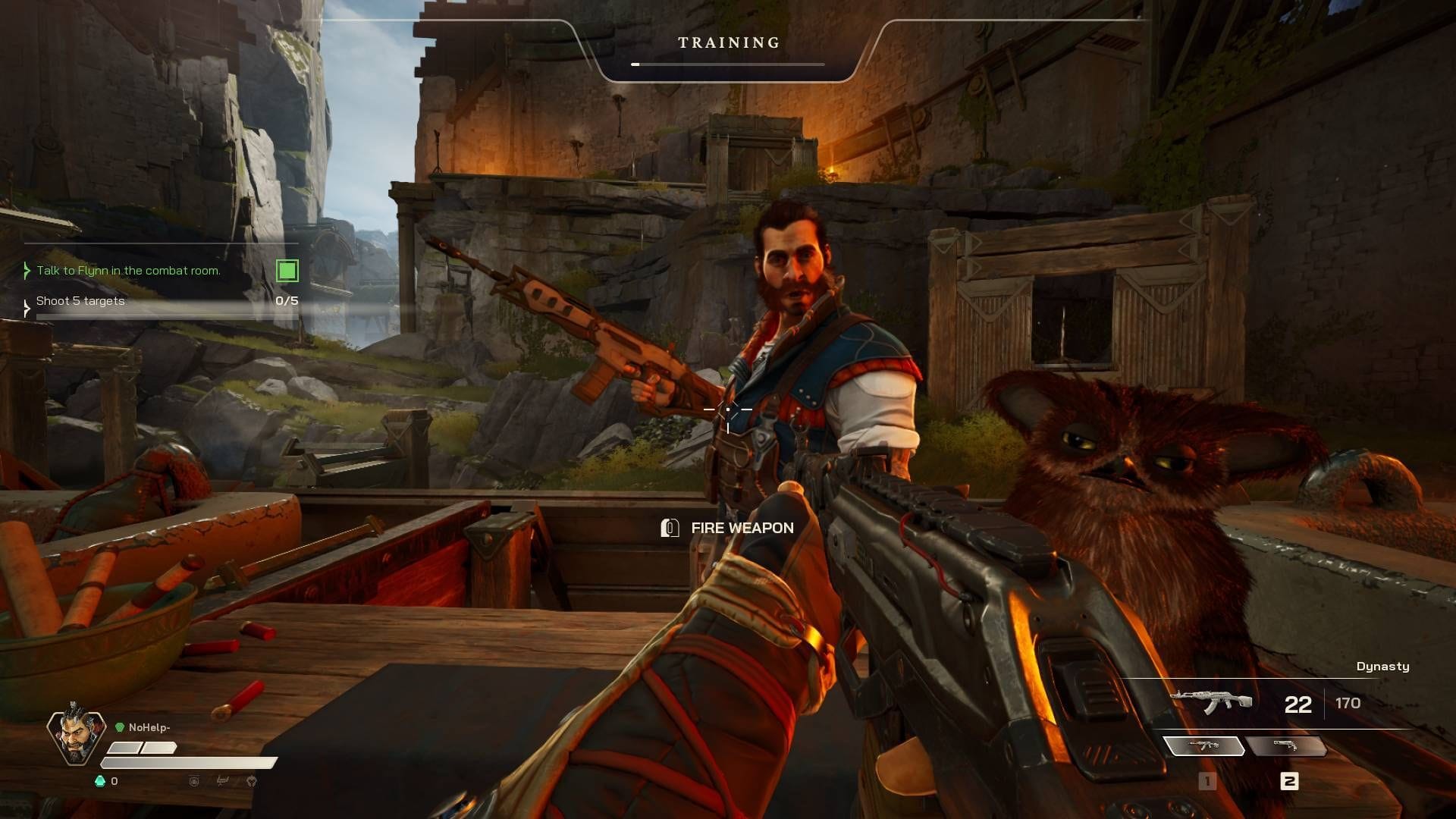Click the teal gem currency icon

99,781
